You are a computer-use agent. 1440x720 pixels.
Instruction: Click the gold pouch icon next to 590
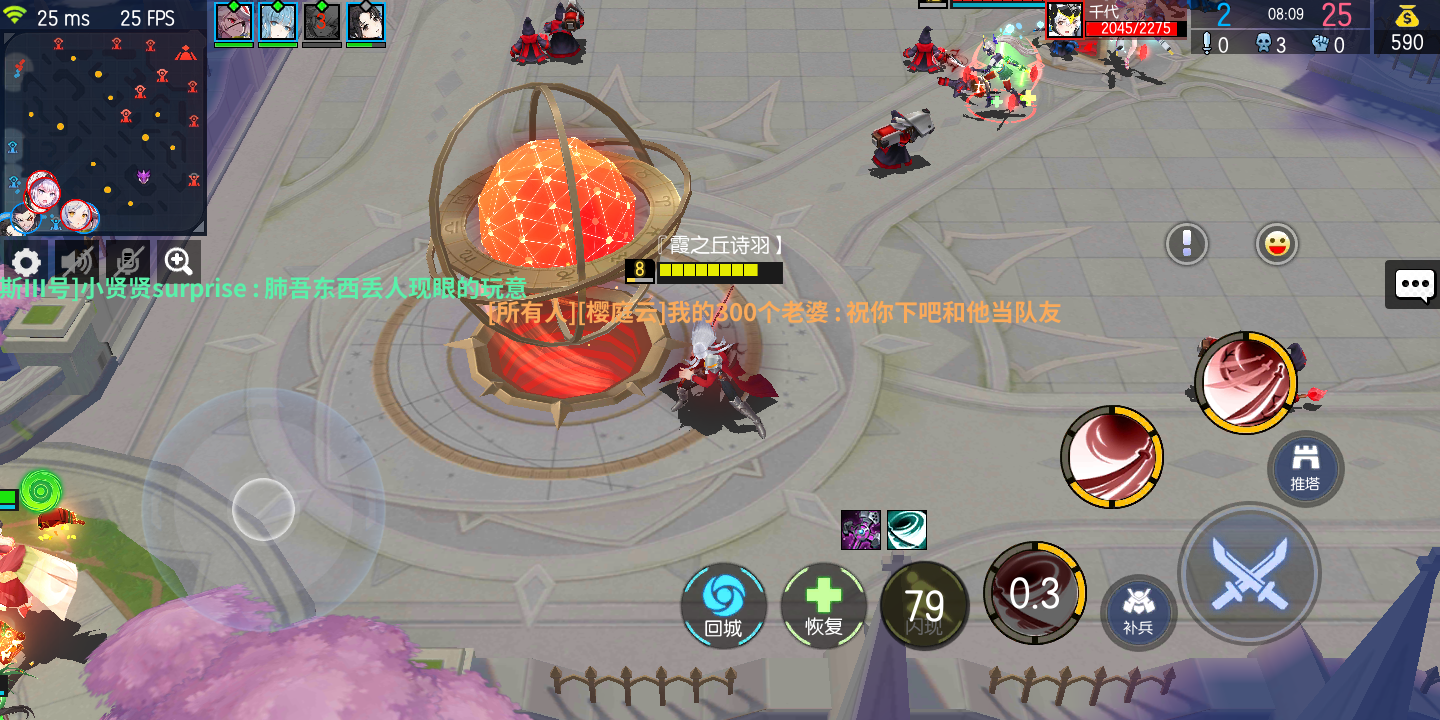(1406, 16)
